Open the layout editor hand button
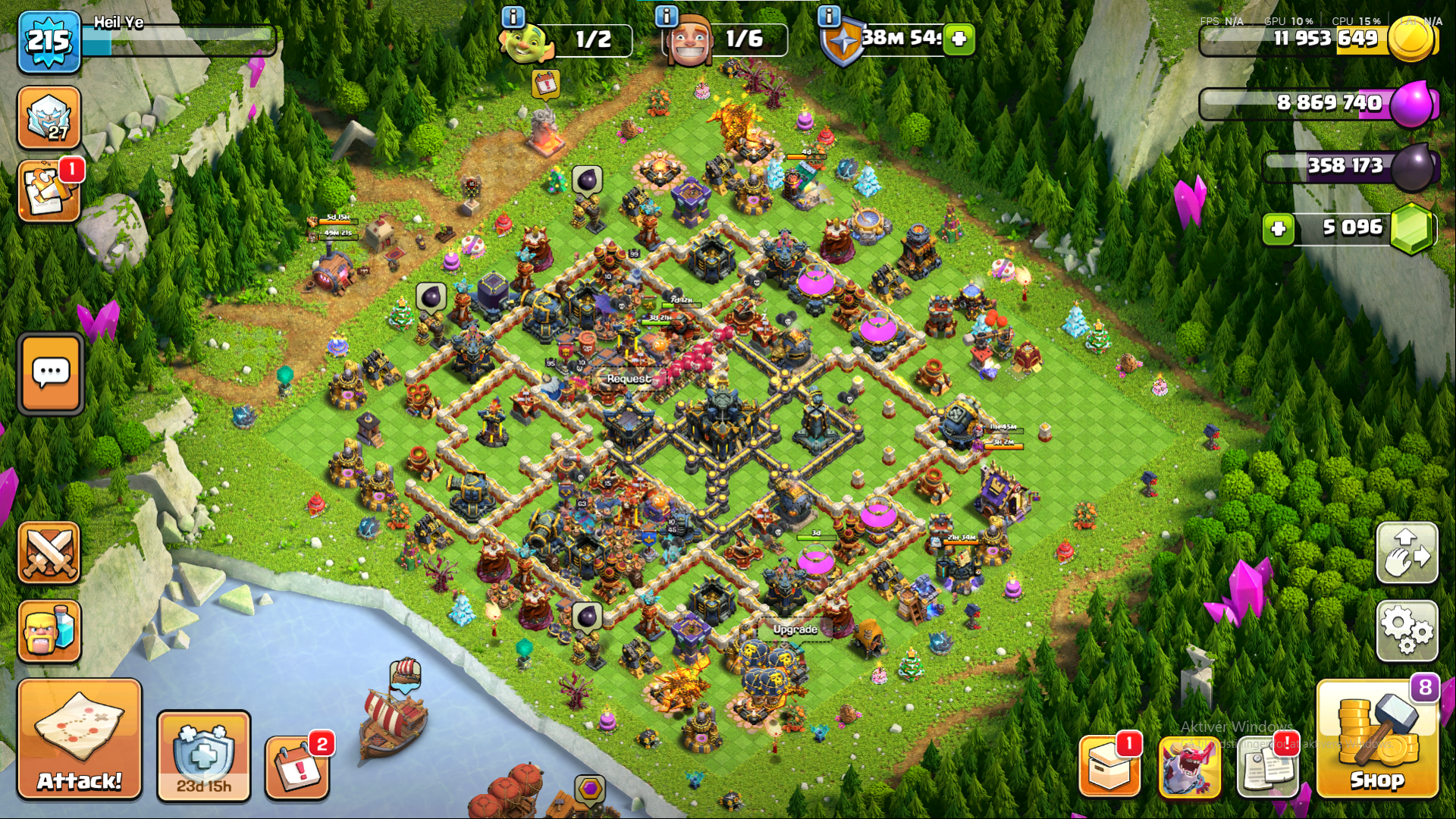Viewport: 1456px width, 819px height. coord(1407,553)
